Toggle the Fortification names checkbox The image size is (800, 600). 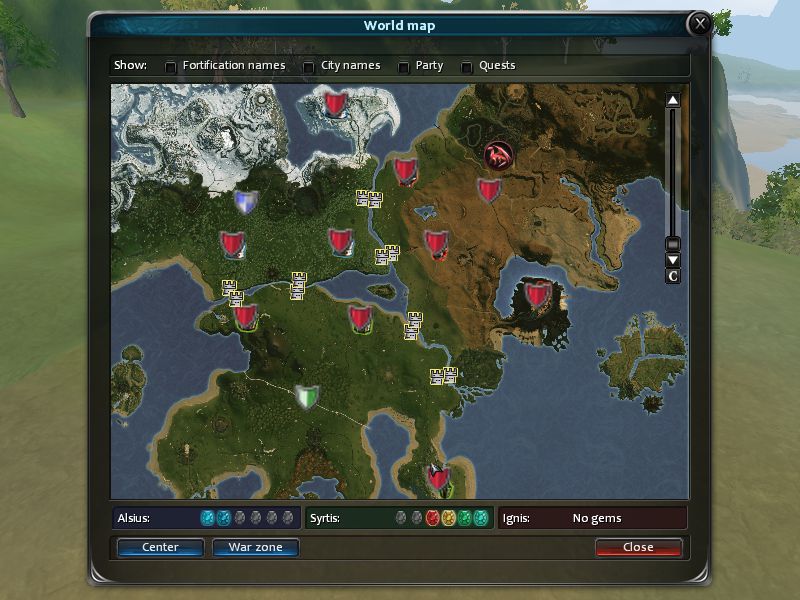[171, 67]
